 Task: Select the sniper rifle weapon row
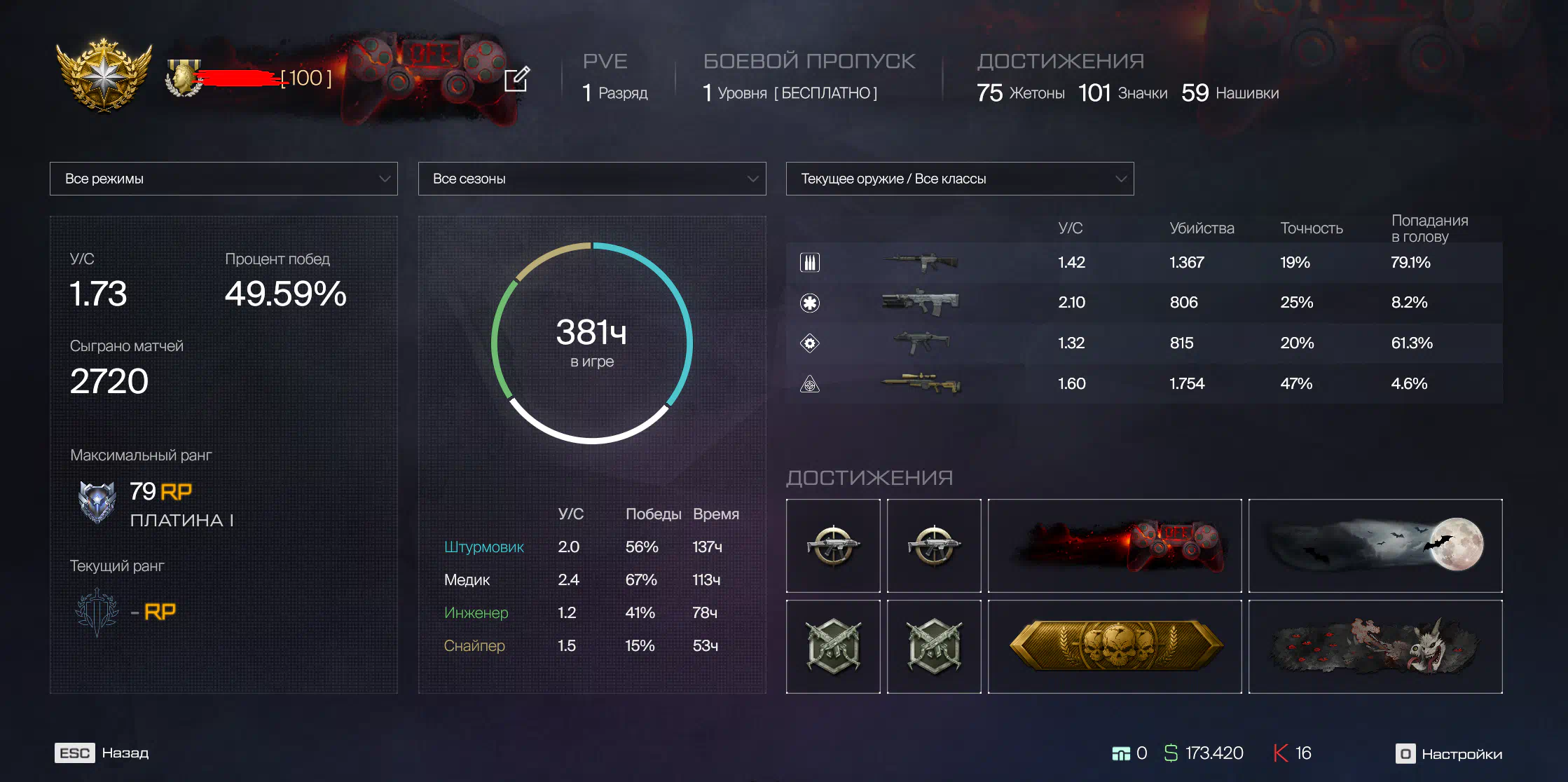[1143, 384]
